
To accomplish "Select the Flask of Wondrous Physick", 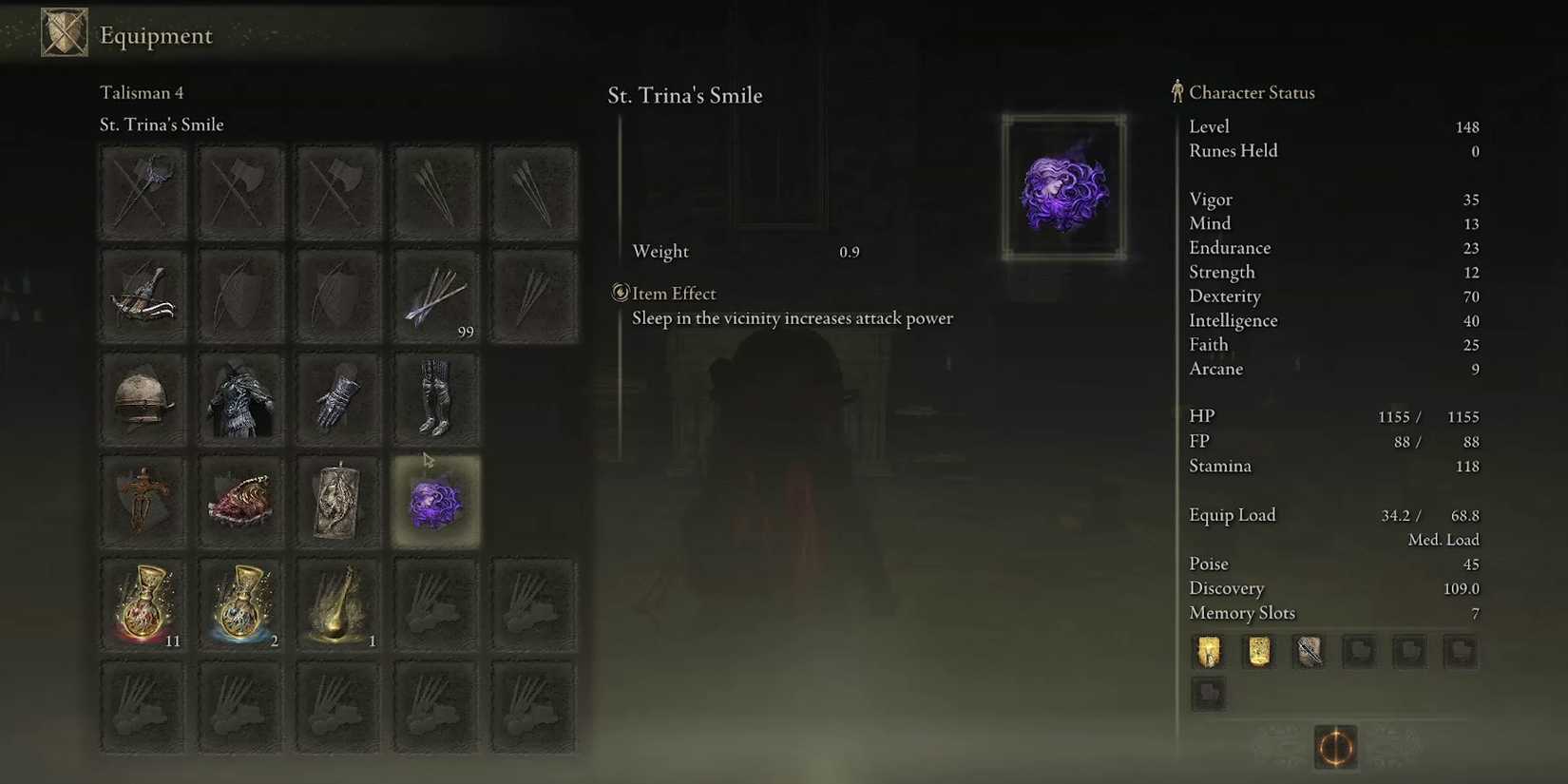I will pos(338,603).
